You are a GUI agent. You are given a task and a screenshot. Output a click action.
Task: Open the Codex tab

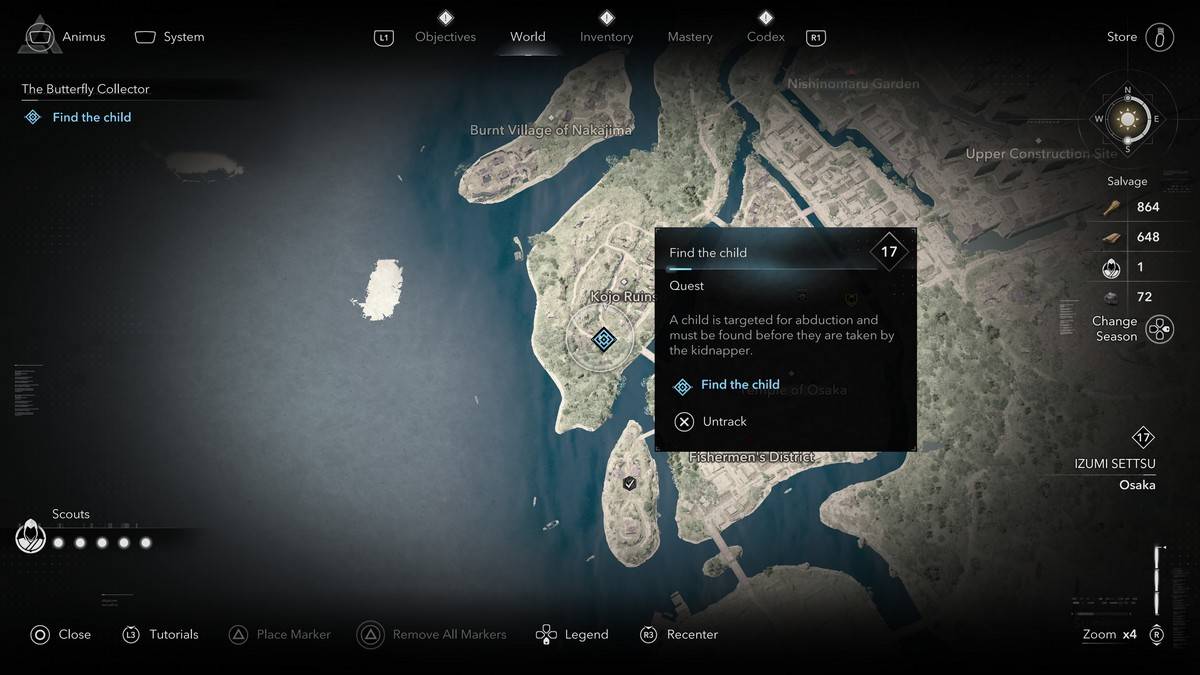pyautogui.click(x=765, y=37)
